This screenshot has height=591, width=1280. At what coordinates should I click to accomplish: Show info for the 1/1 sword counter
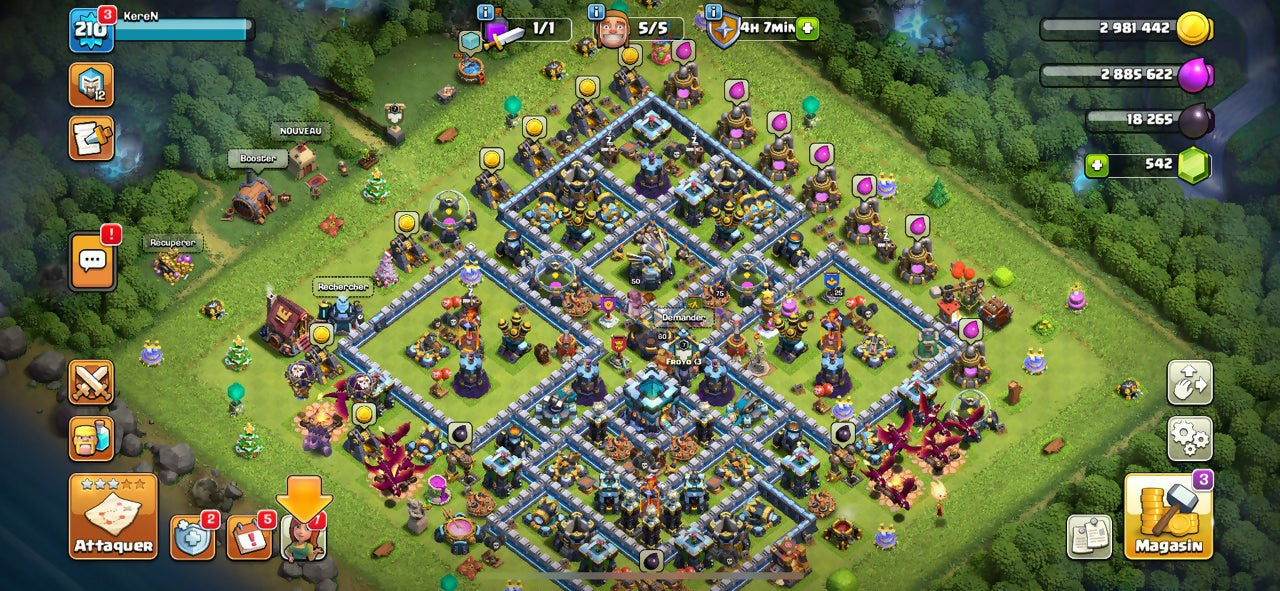[486, 12]
